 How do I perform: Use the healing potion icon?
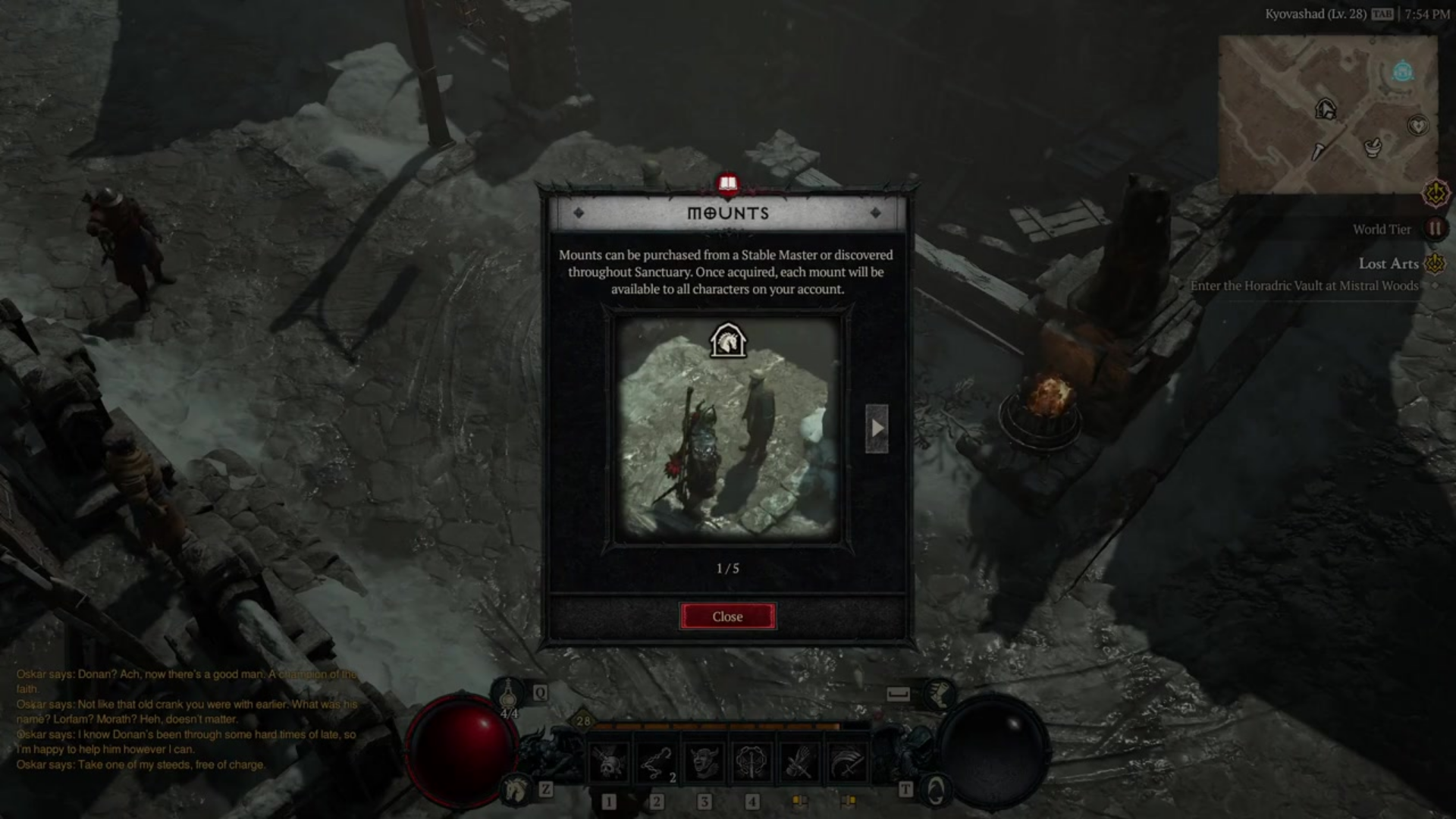tap(508, 695)
